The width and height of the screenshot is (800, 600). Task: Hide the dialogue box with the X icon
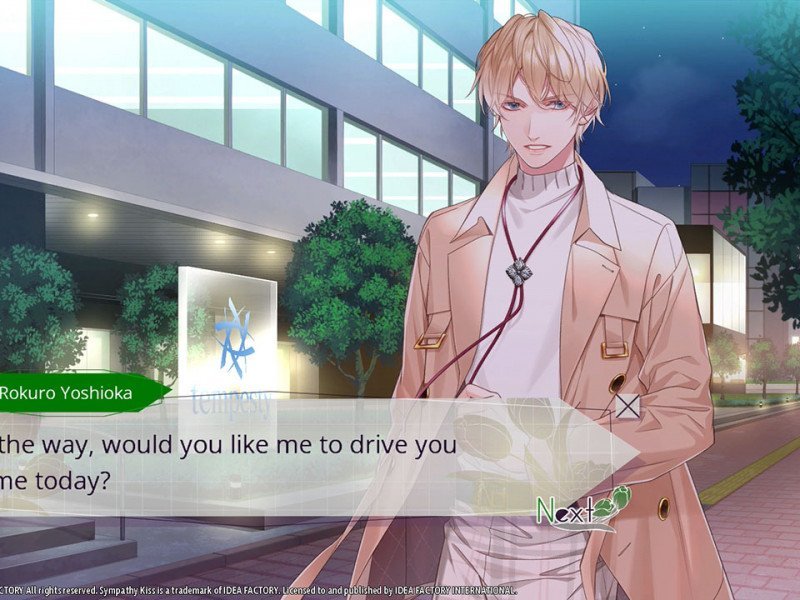pyautogui.click(x=627, y=406)
